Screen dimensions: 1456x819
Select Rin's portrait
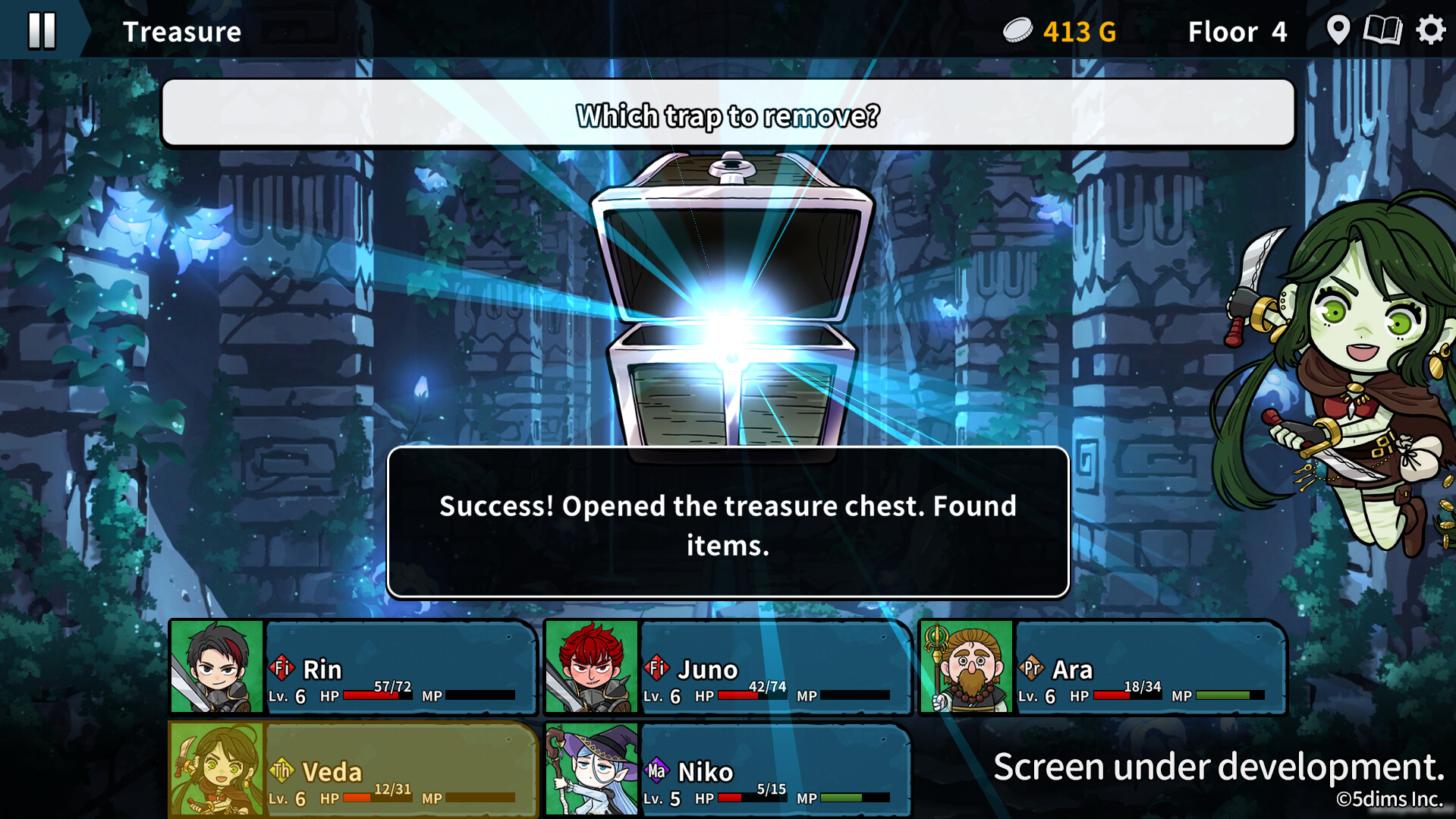tap(215, 668)
